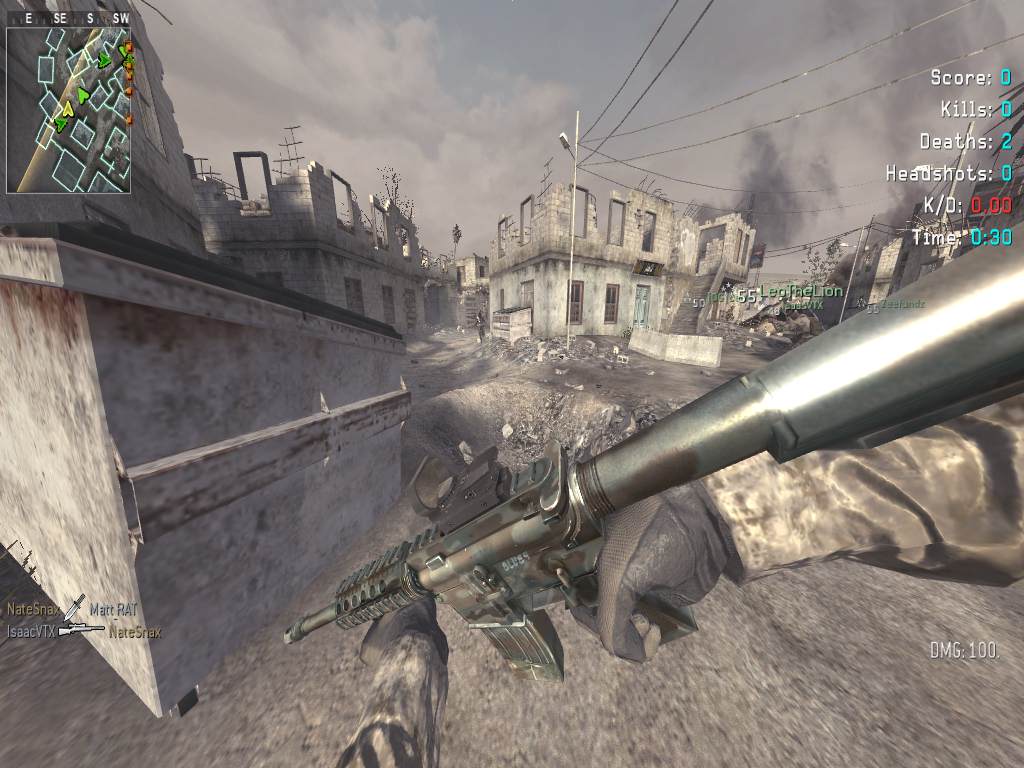Click the sniper rifle icon in killfeed
The height and width of the screenshot is (768, 1024).
point(81,631)
